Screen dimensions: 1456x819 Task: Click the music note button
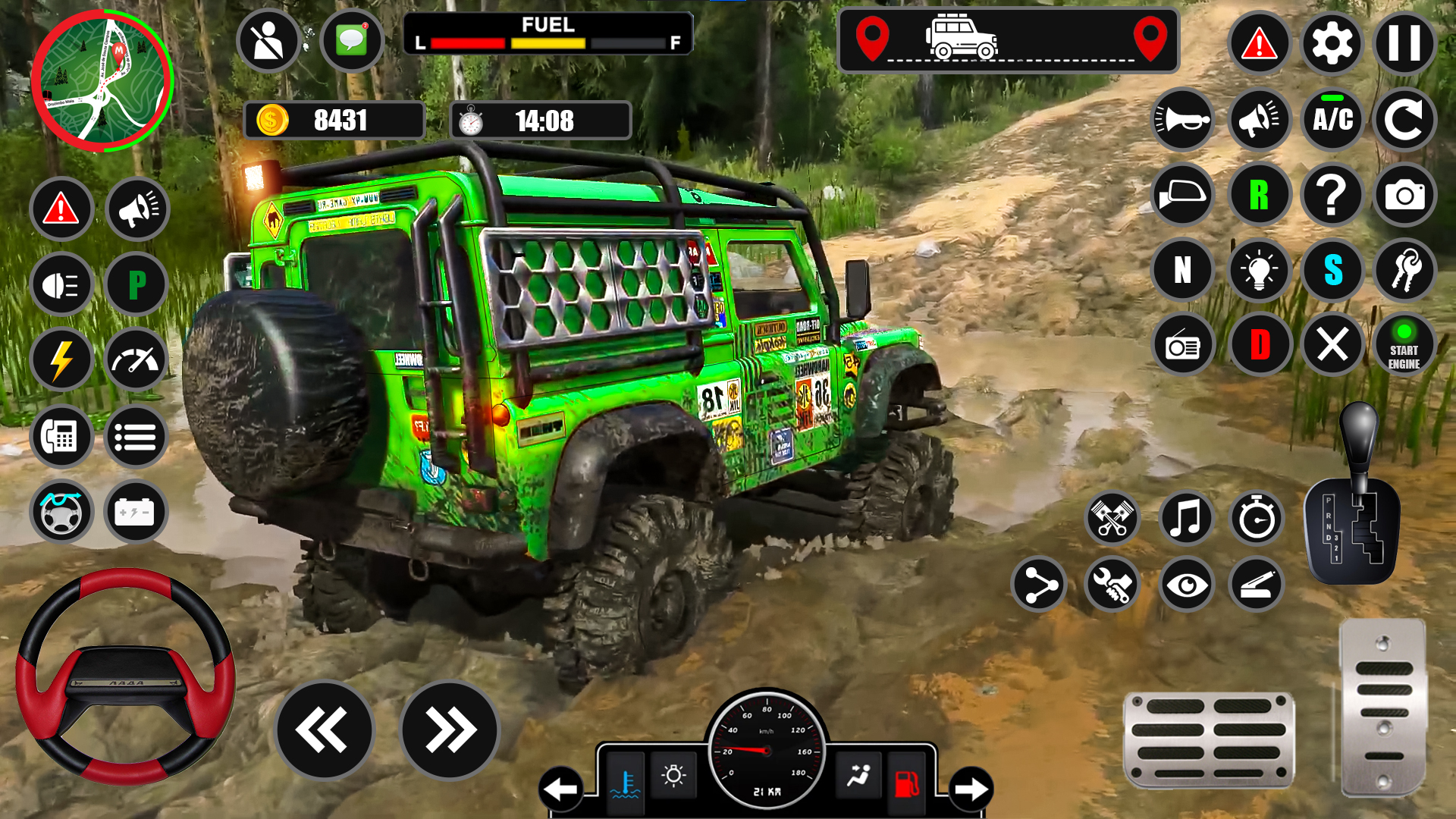click(1186, 519)
